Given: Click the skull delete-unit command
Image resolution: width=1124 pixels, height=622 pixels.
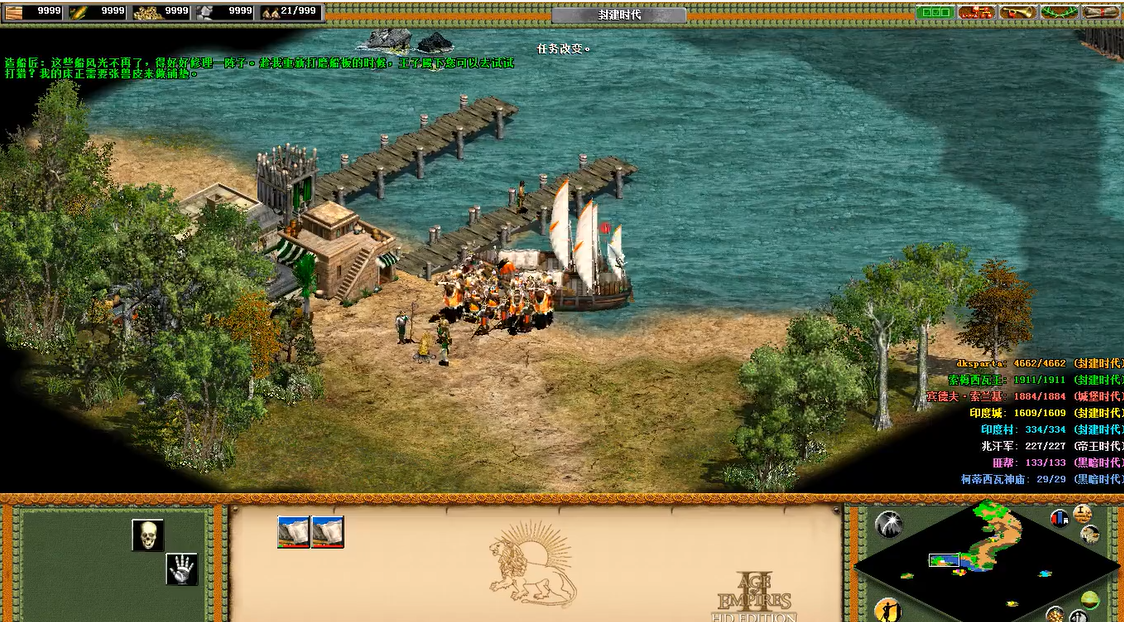Looking at the screenshot, I should (148, 534).
